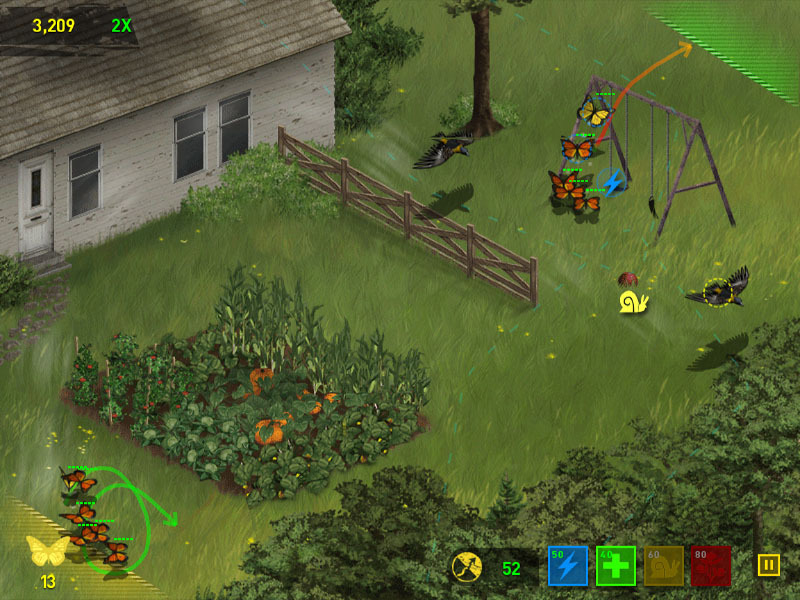The image size is (800, 600).
Task: Choose the red 80-cost power
Action: click(711, 566)
